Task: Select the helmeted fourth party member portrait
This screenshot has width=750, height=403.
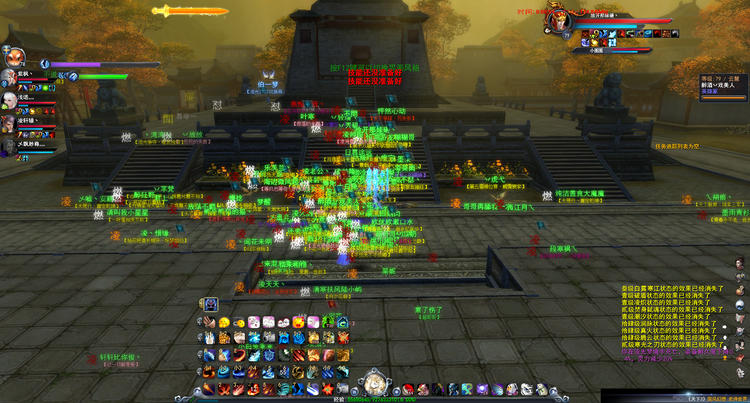Action: click(x=8, y=144)
